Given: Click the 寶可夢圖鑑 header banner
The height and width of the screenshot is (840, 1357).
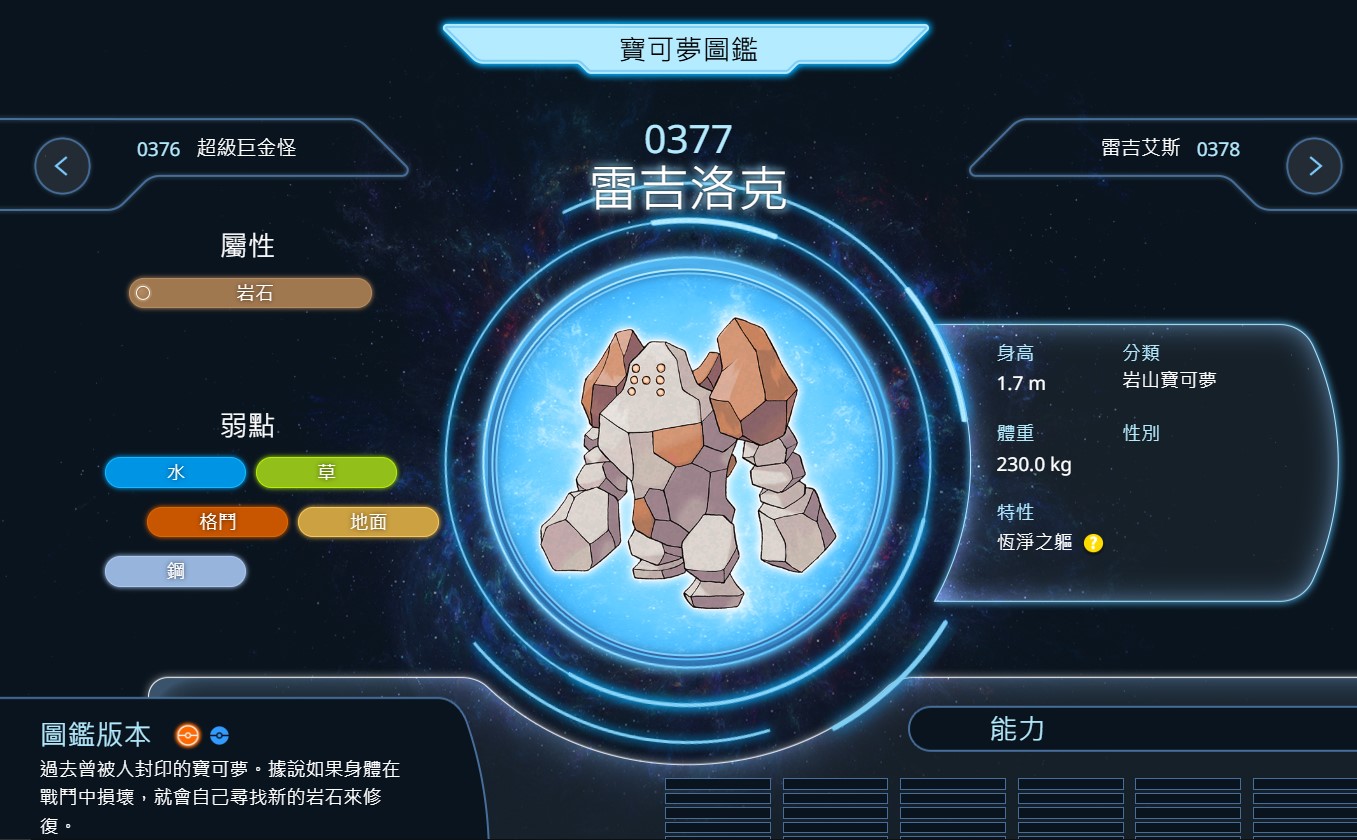Looking at the screenshot, I should point(687,49).
